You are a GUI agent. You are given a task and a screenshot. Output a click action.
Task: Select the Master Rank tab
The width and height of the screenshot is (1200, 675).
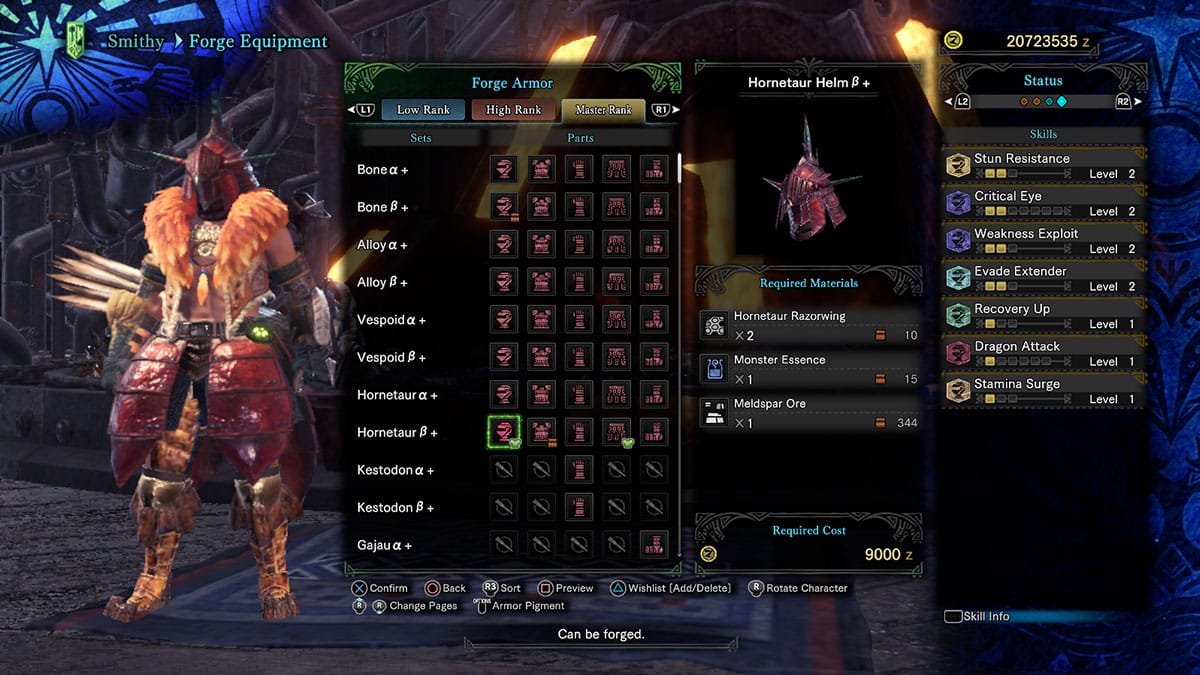[x=603, y=110]
